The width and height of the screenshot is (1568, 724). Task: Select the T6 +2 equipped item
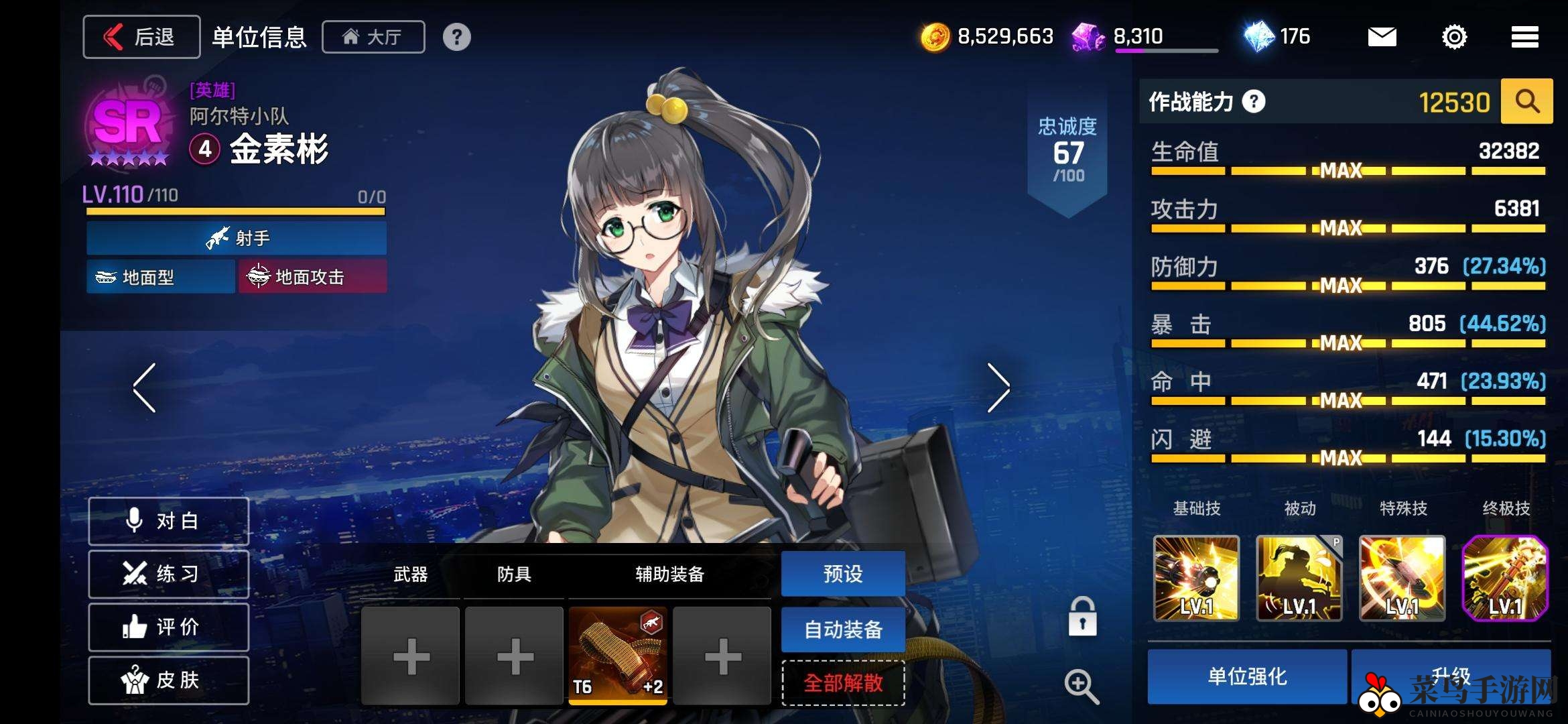coord(617,654)
